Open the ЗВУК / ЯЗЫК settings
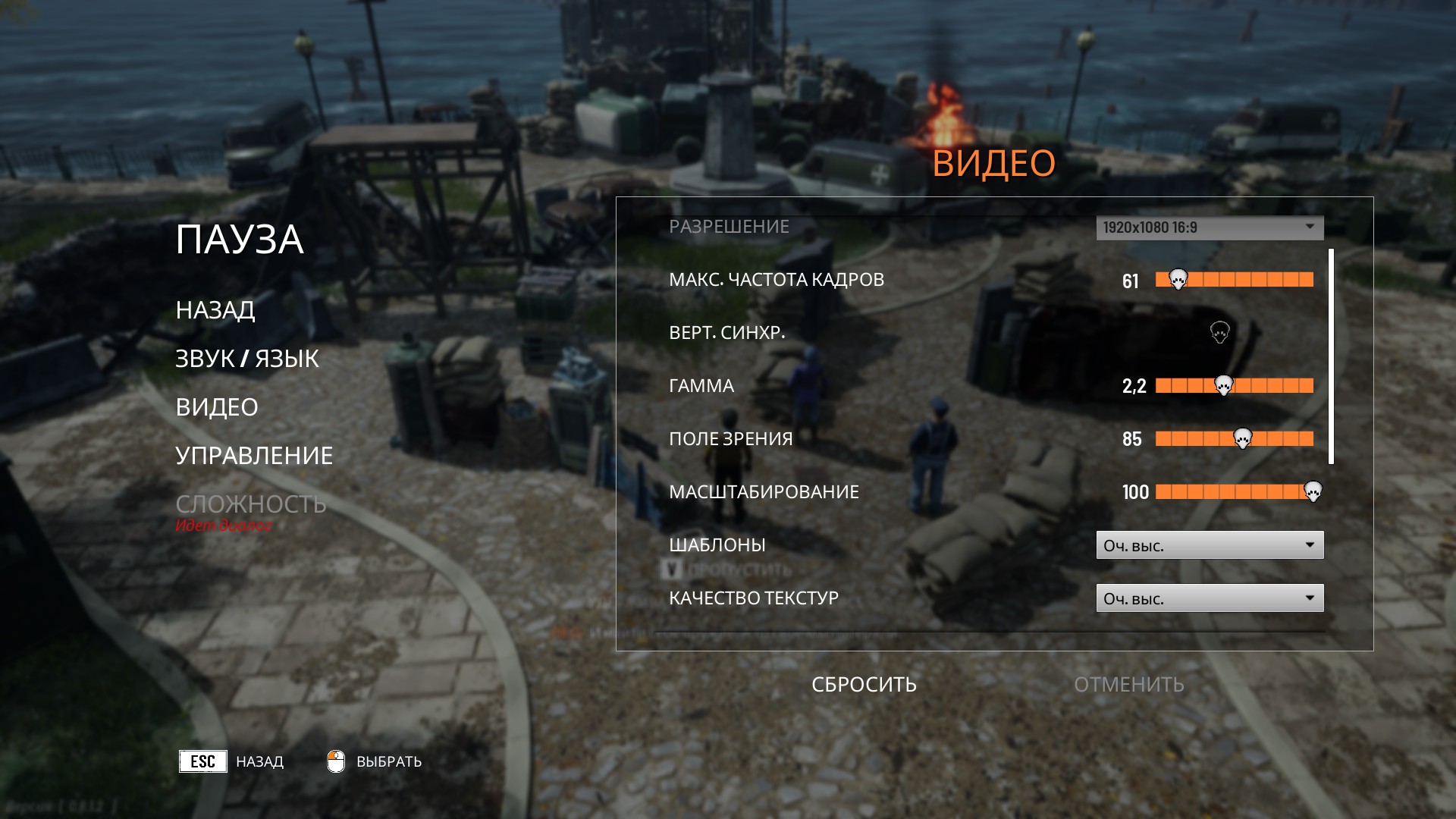 pyautogui.click(x=247, y=359)
